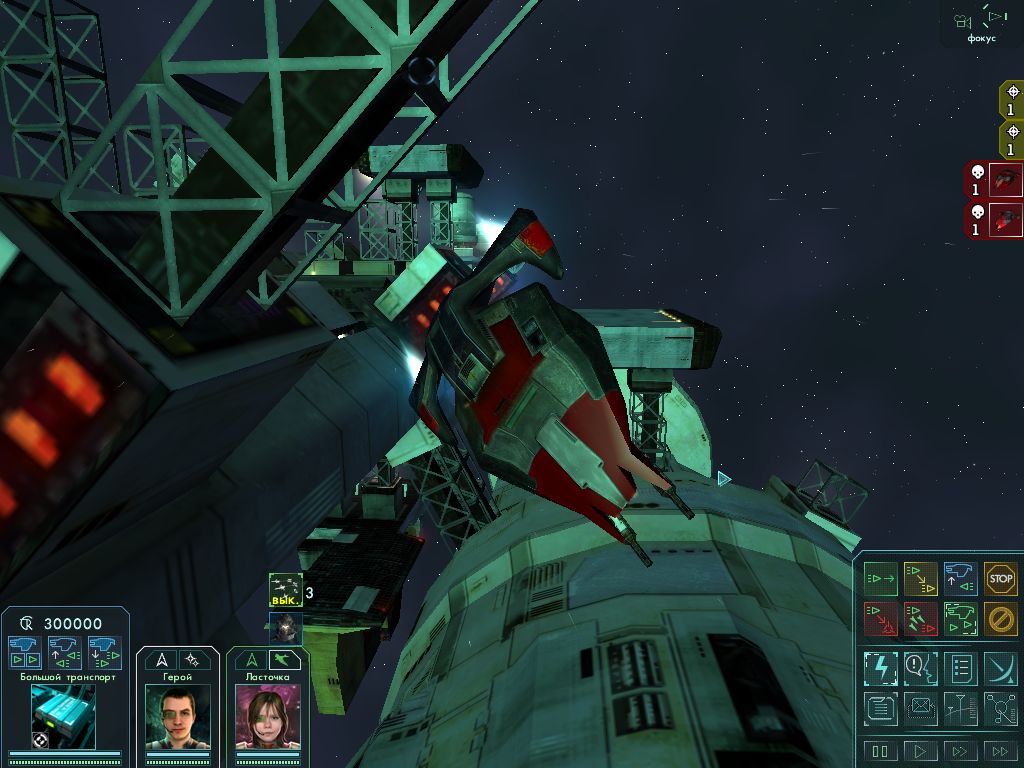This screenshot has height=768, width=1024.
Task: Choose the yellow approach-target order icon
Action: pos(920,578)
